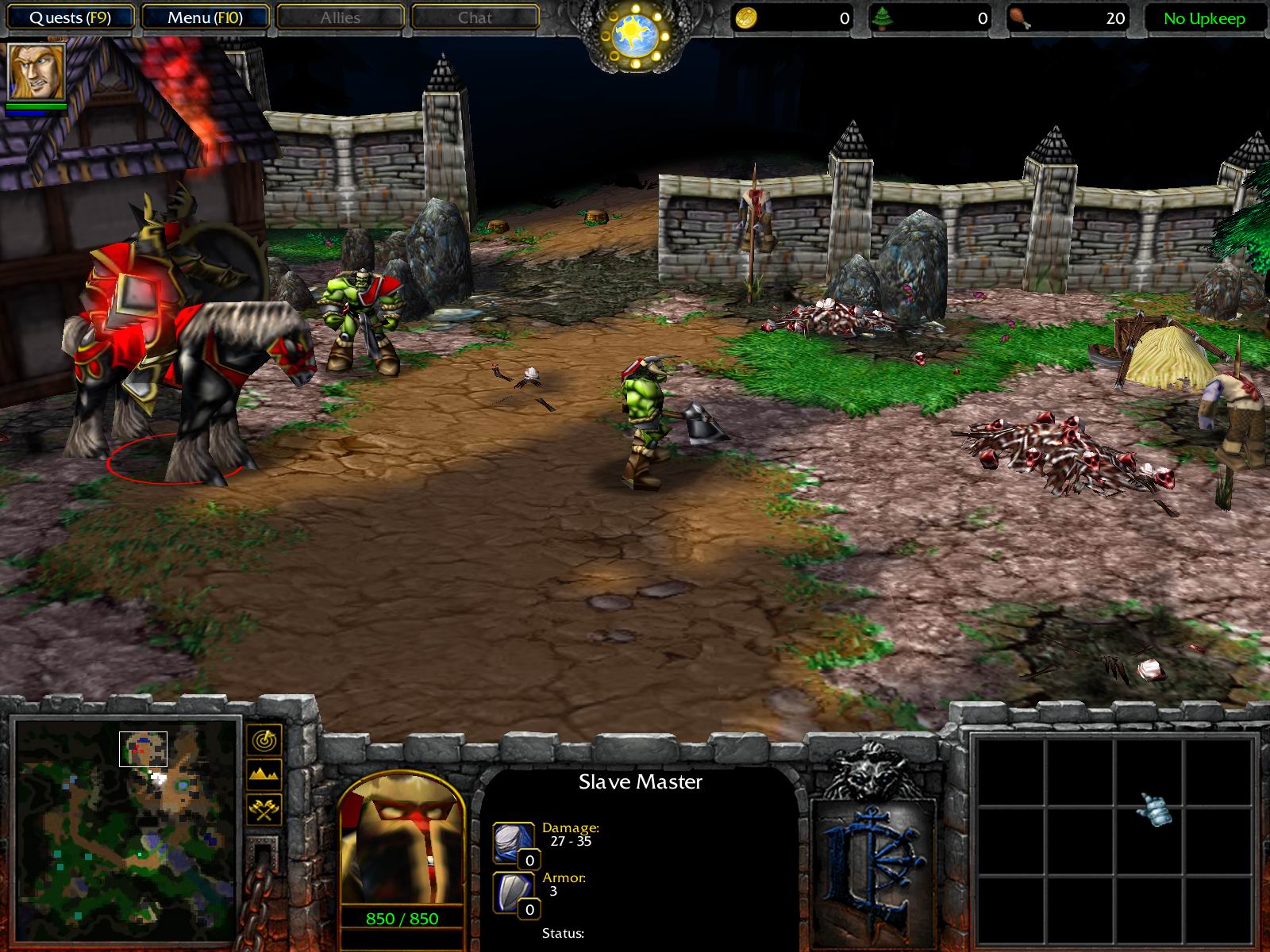Click the Chat button
The height and width of the screenshot is (952, 1270).
(x=473, y=17)
